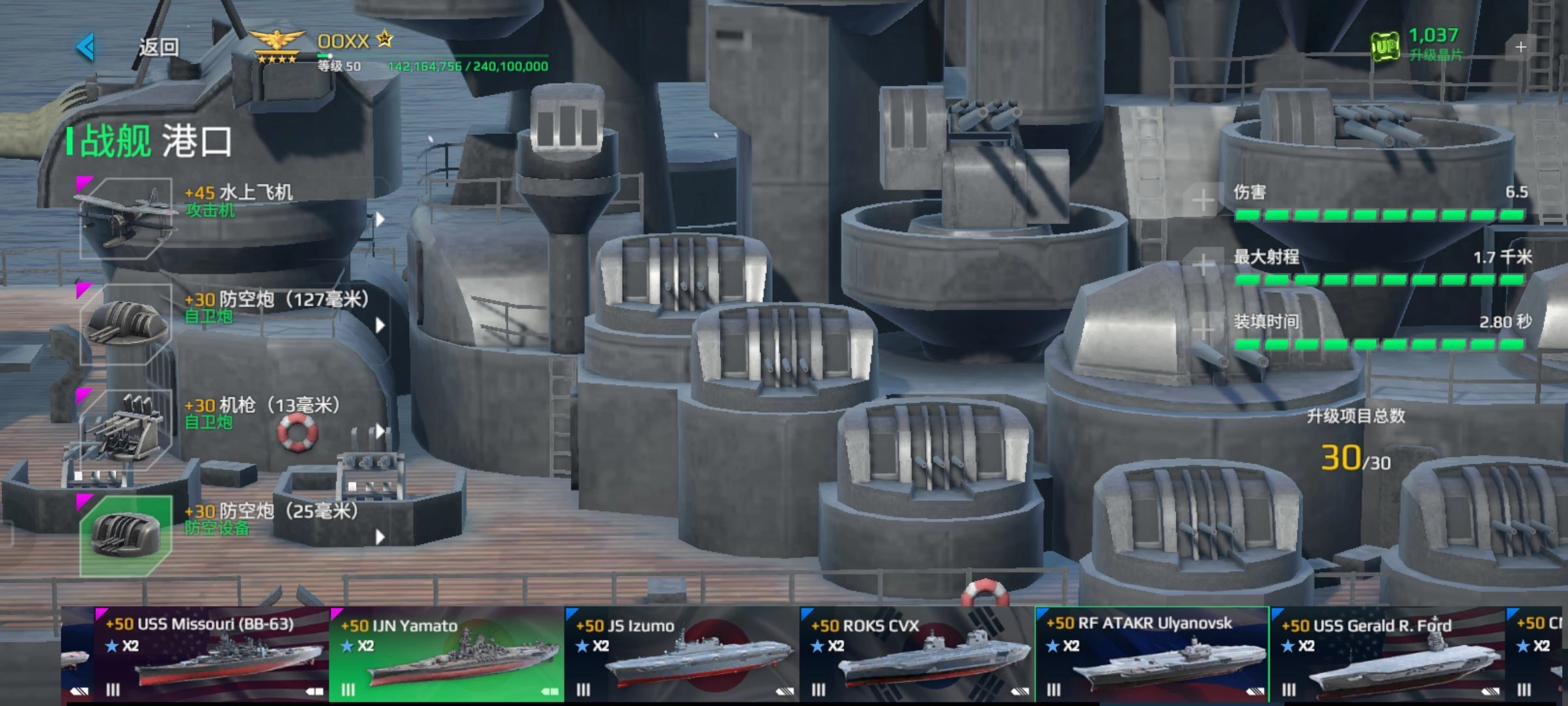This screenshot has height=706, width=1568.
Task: Select the JS Izumo ship card
Action: pos(681,654)
